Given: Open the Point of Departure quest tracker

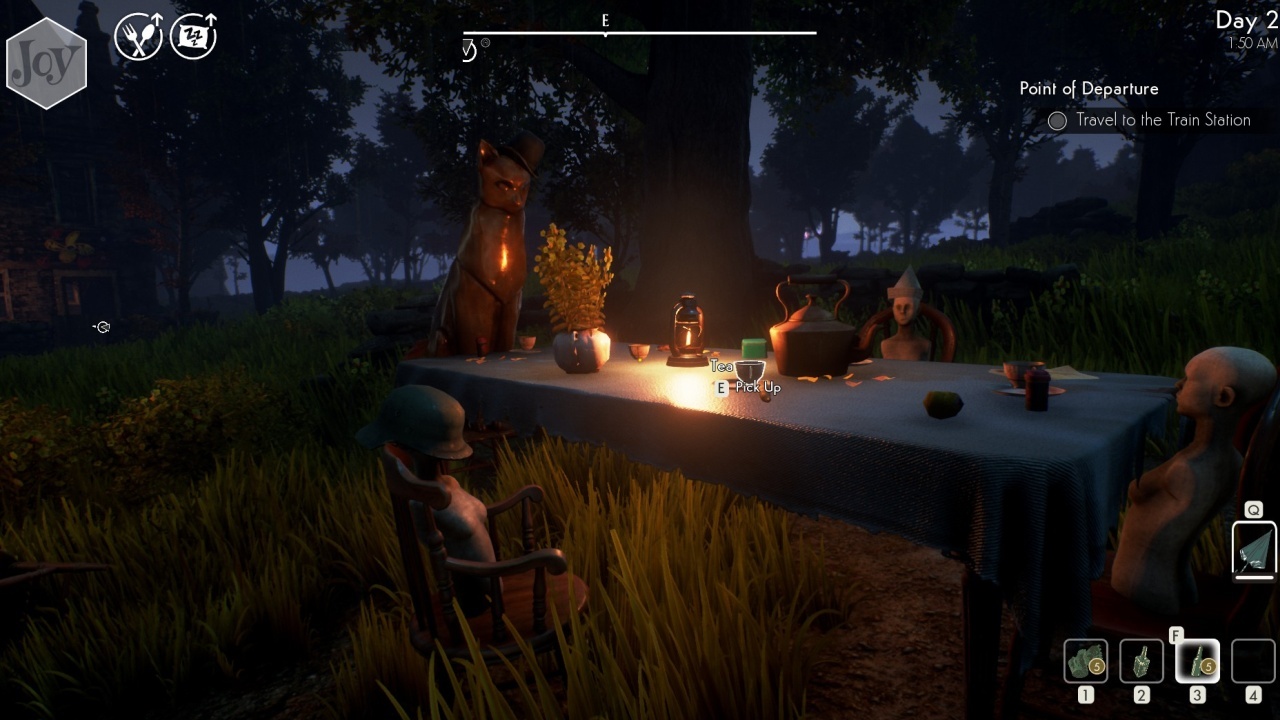Looking at the screenshot, I should (1089, 89).
